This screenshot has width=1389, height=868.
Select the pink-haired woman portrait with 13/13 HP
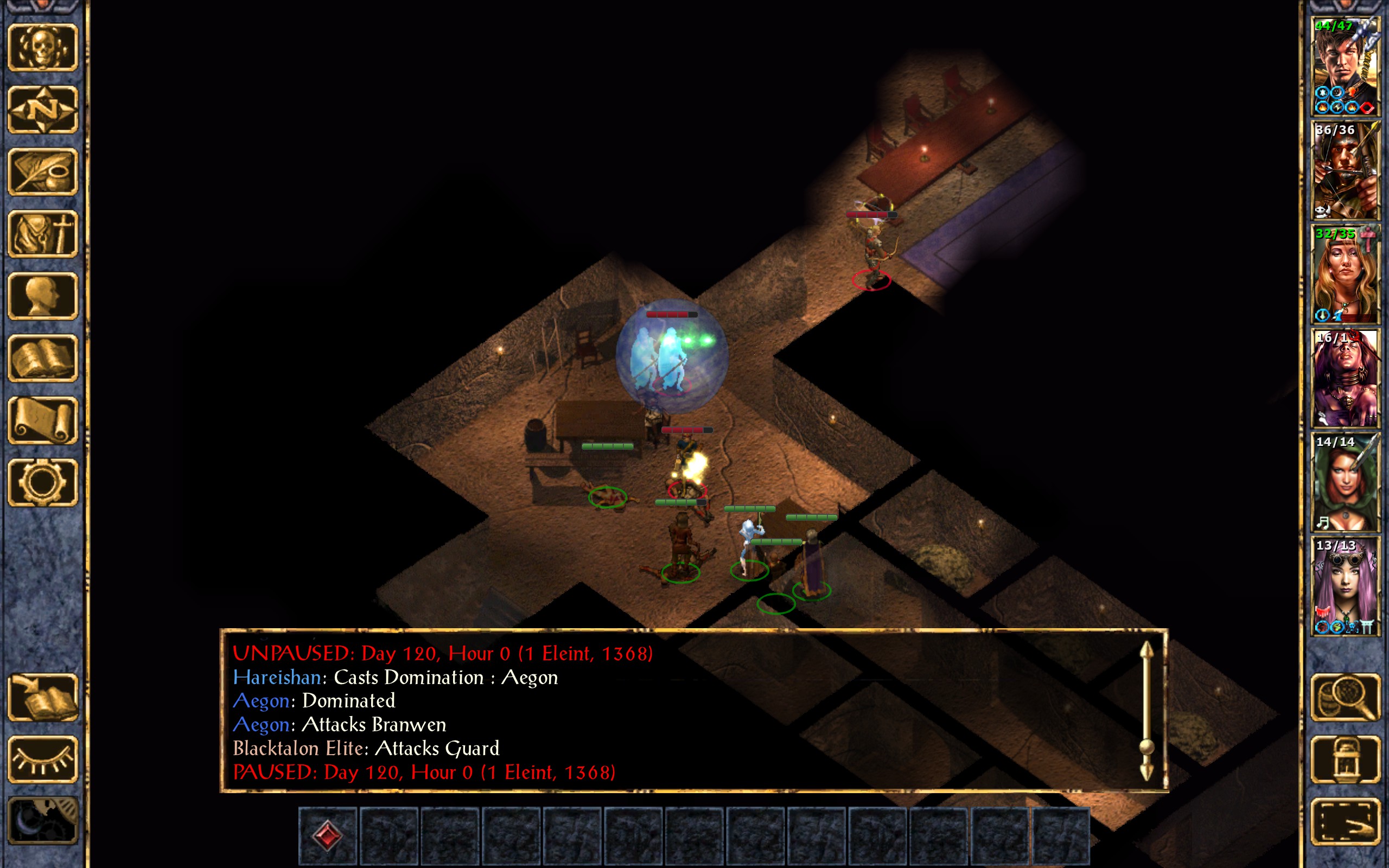point(1345,586)
